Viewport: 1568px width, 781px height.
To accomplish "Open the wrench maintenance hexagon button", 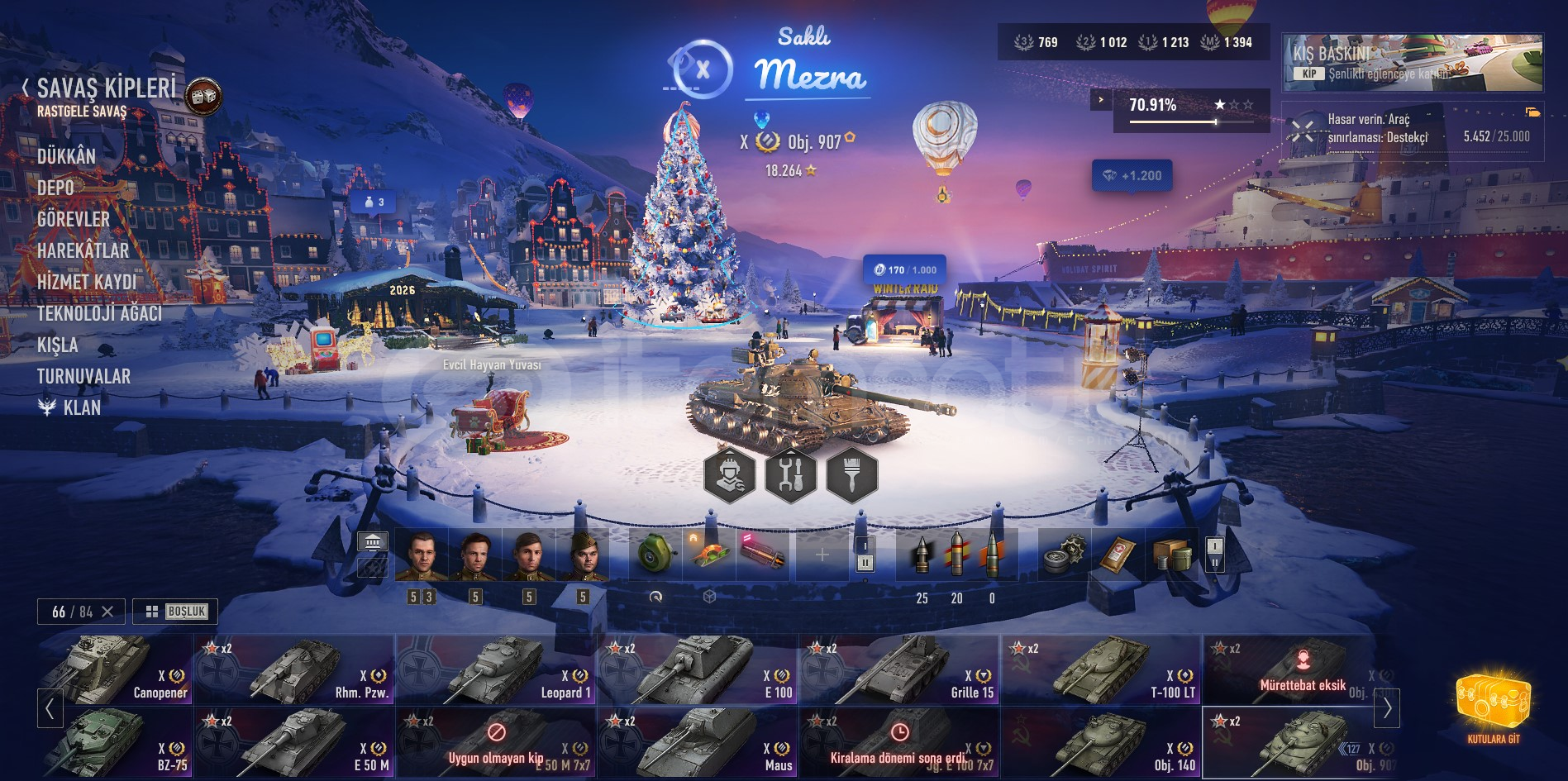I will 790,474.
